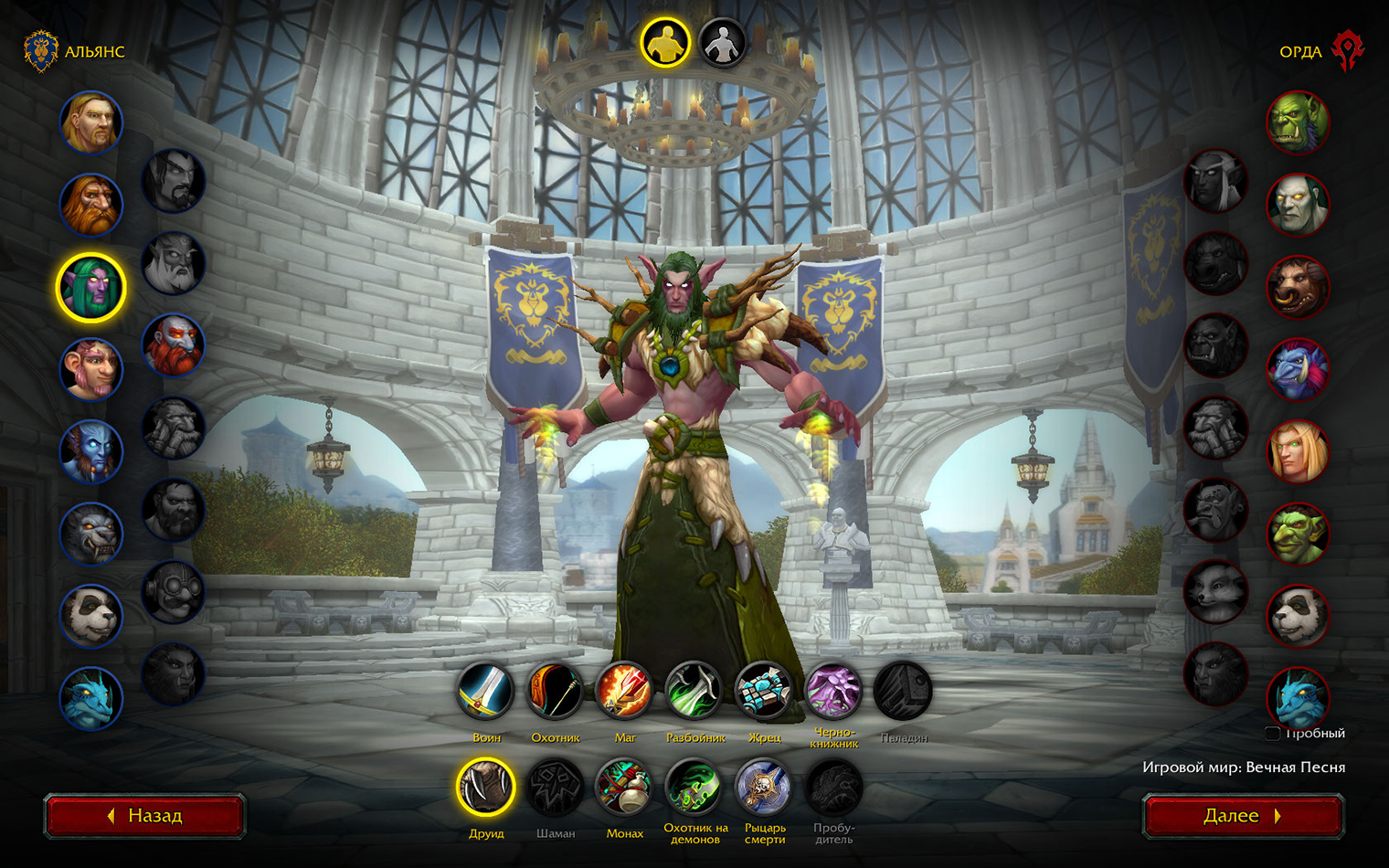
Task: Select the male body type icon
Action: pos(664,43)
